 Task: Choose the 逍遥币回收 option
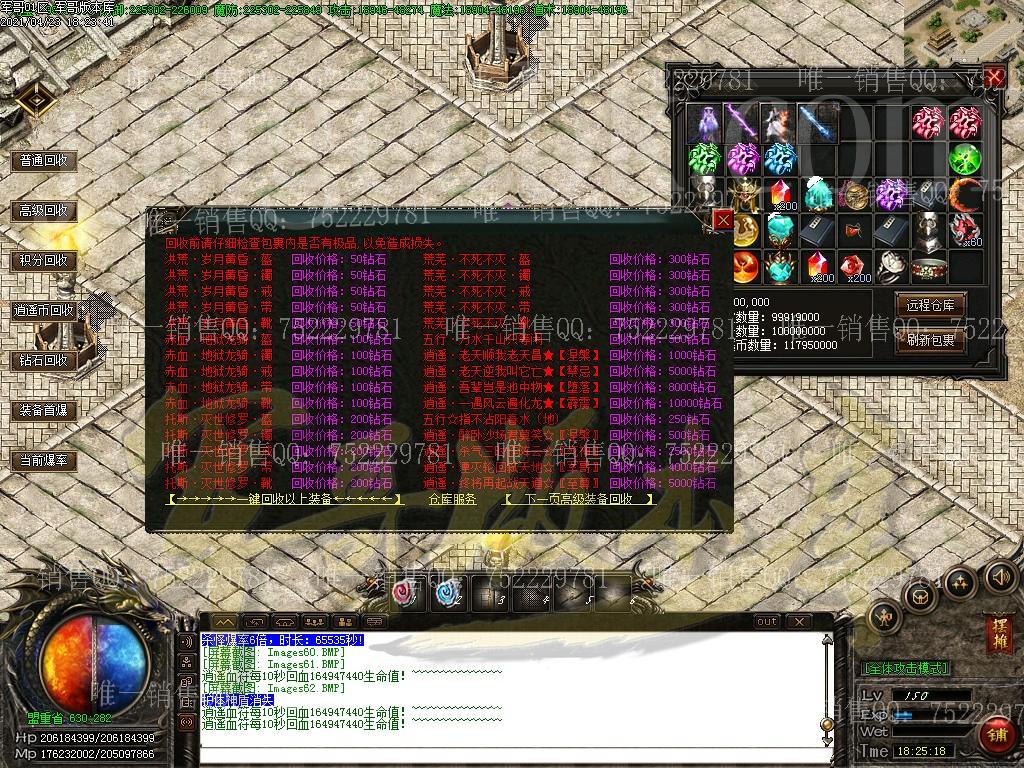point(44,310)
